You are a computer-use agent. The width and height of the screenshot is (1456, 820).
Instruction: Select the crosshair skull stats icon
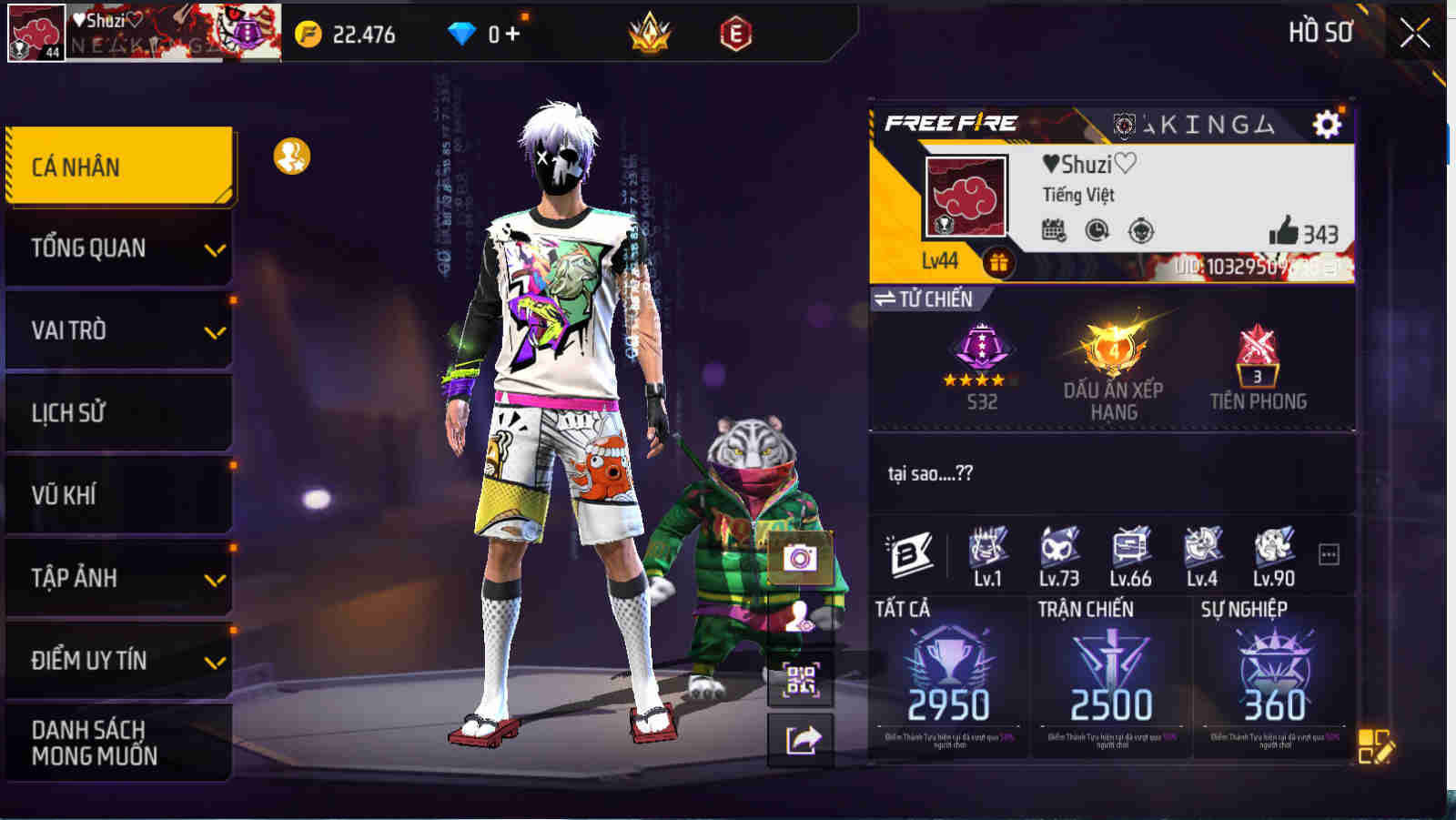point(1140,230)
